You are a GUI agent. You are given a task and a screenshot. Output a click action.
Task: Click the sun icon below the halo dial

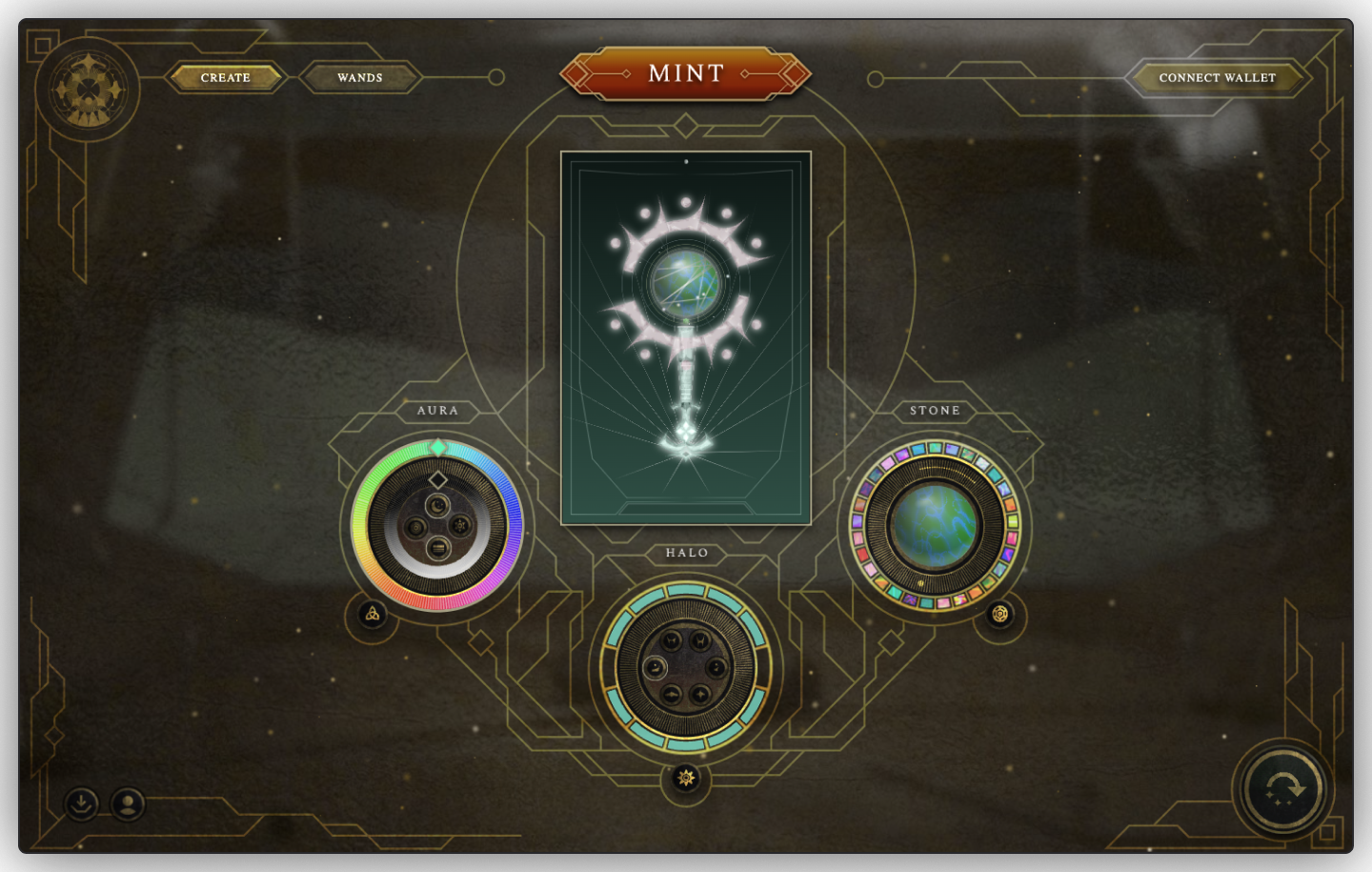pyautogui.click(x=686, y=779)
